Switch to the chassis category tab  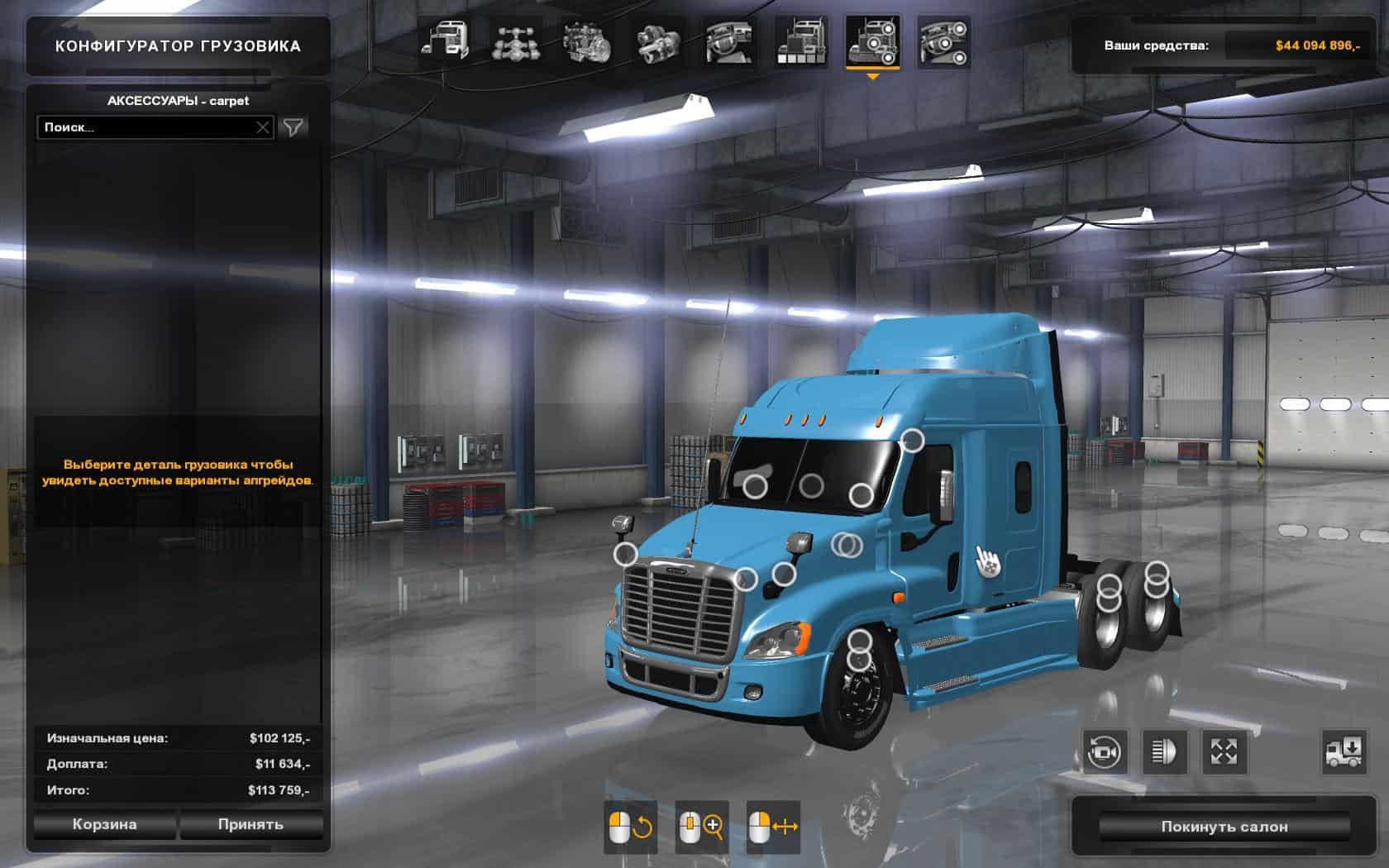(x=517, y=41)
